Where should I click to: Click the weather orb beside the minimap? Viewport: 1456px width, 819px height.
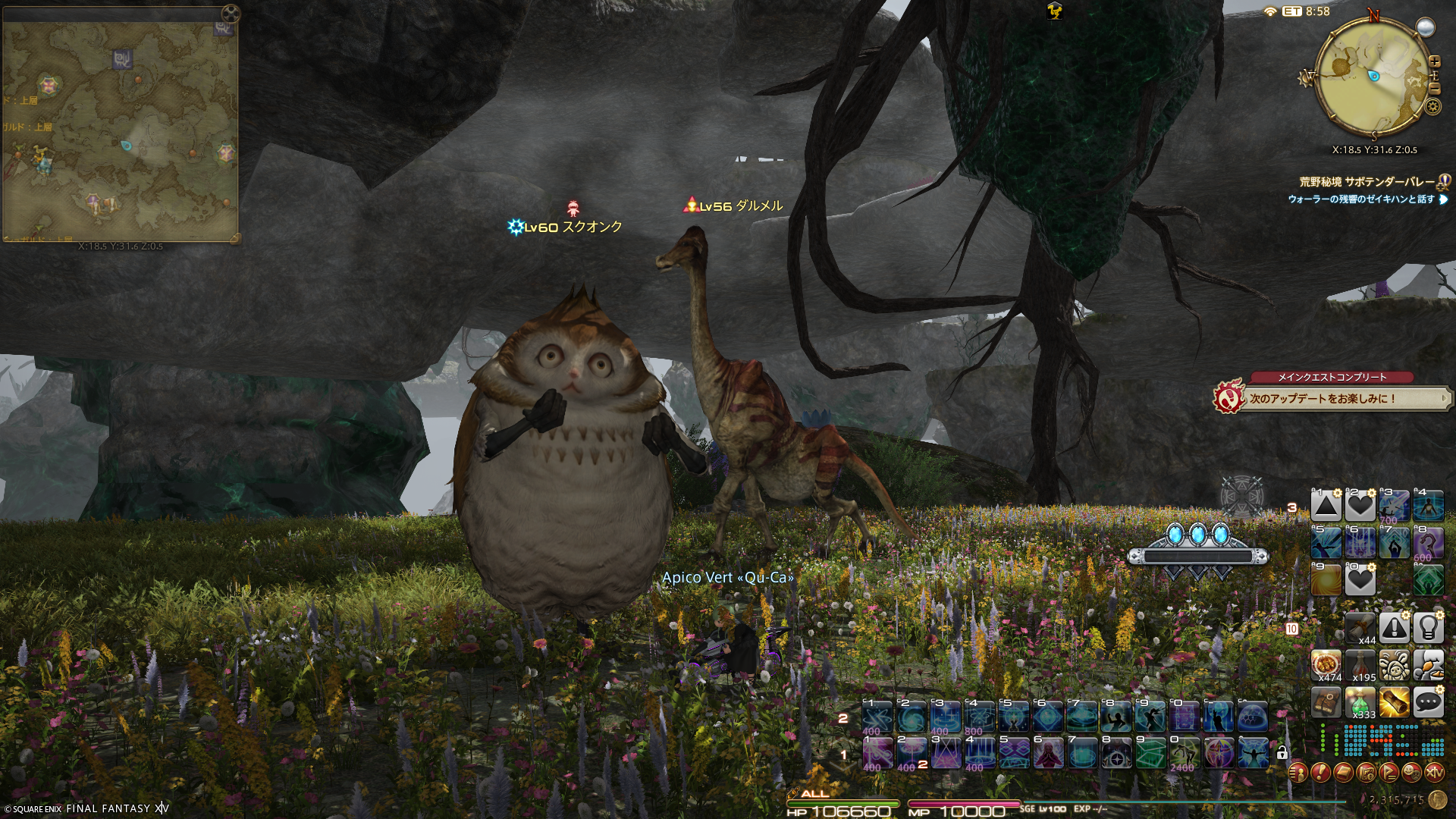pos(1426,27)
